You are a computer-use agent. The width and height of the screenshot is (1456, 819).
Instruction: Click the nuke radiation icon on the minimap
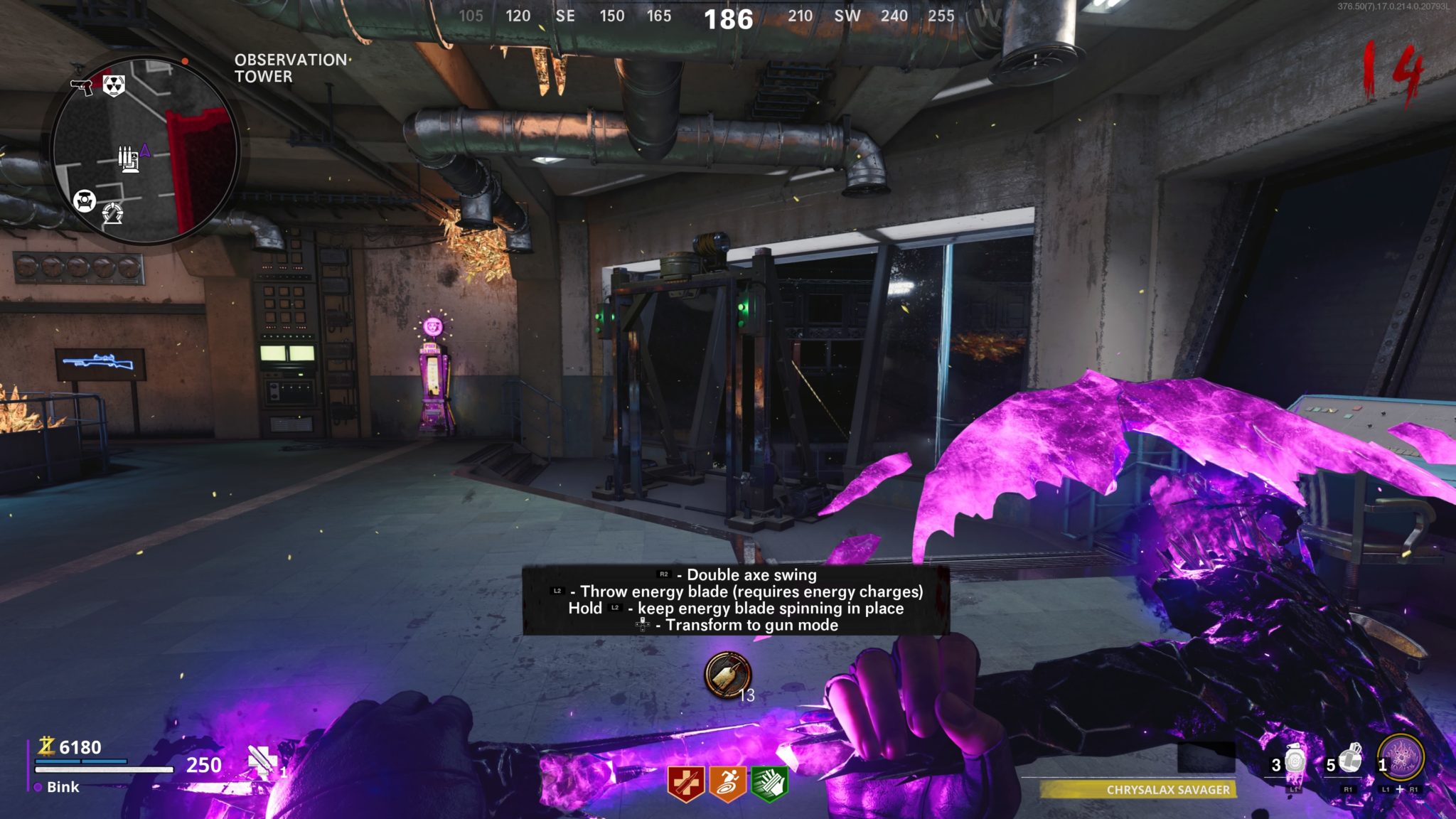click(x=113, y=85)
